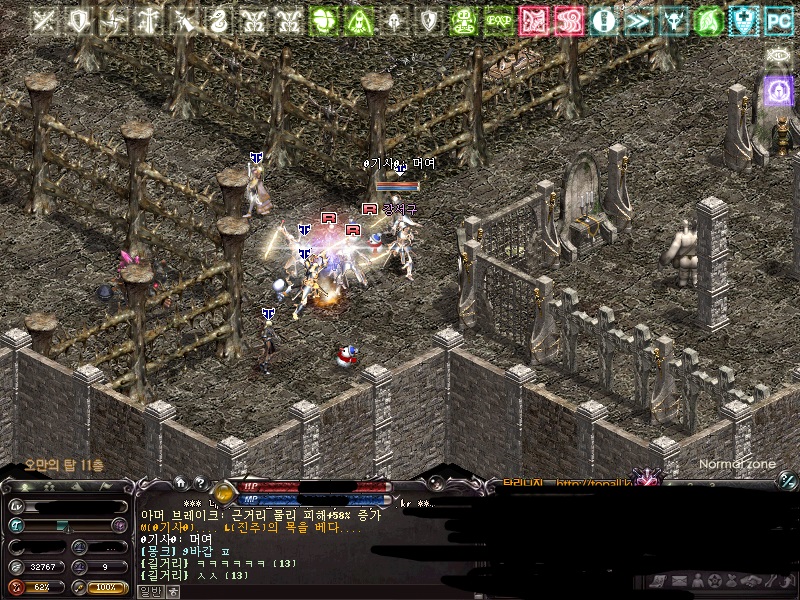800x600 pixels.
Task: Click the eye icon below PC
Action: pyautogui.click(x=778, y=54)
